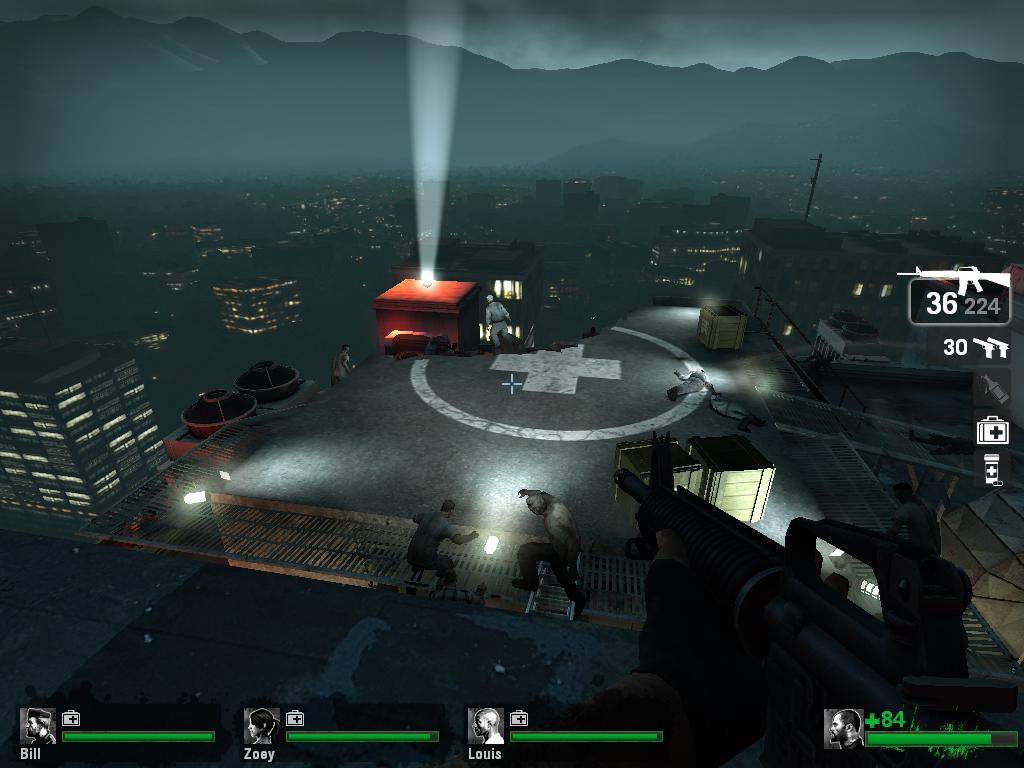Click the medkit icon beside Zoey's portrait
The width and height of the screenshot is (1024, 768).
coord(295,718)
